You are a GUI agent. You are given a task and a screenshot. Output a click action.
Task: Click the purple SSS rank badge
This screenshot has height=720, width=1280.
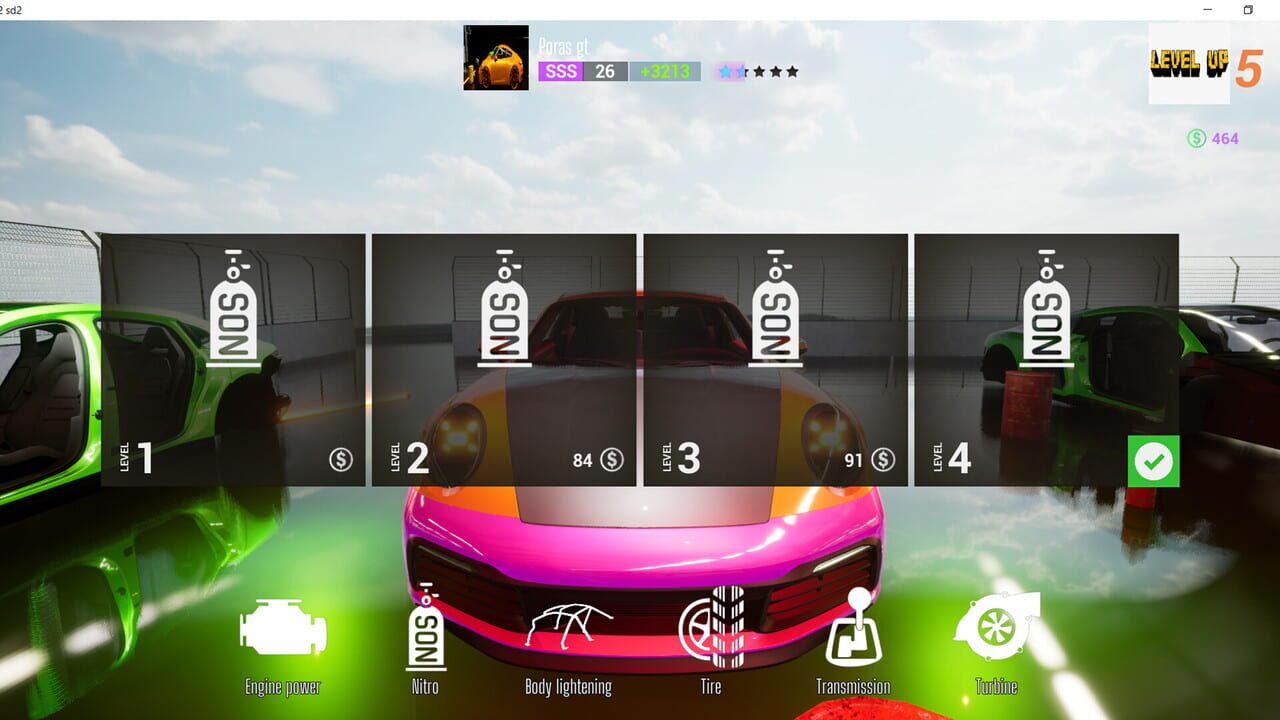click(x=560, y=71)
